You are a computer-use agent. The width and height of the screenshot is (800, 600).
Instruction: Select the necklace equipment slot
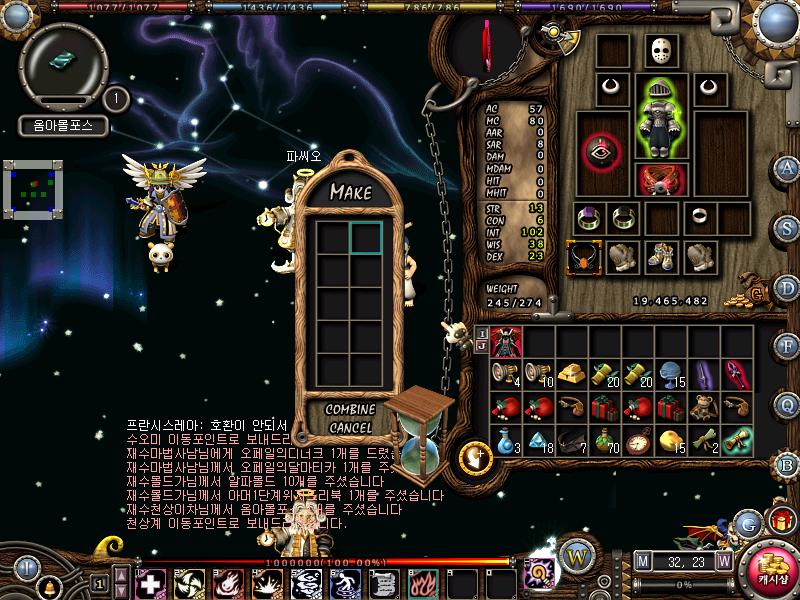click(x=583, y=256)
